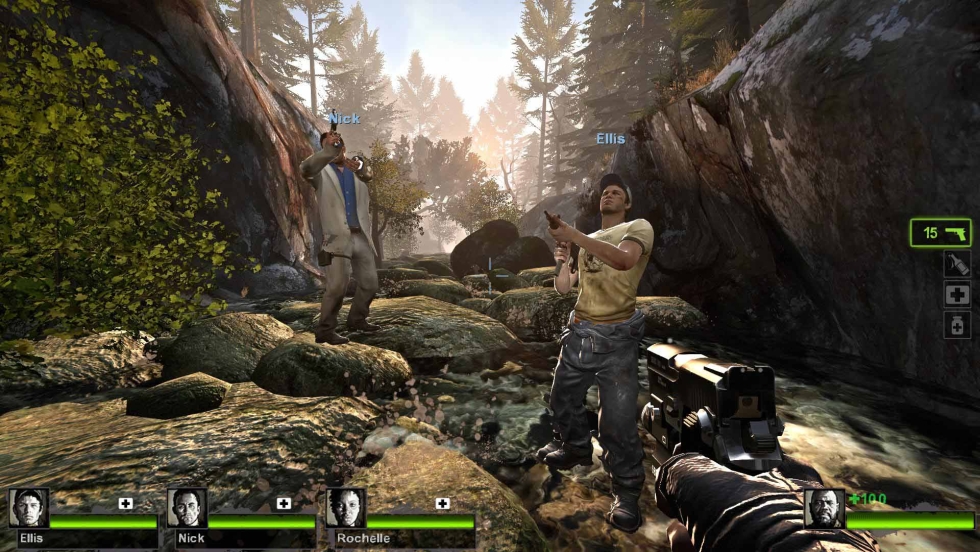Click the medkit icon above Rochelle's health

[x=442, y=503]
